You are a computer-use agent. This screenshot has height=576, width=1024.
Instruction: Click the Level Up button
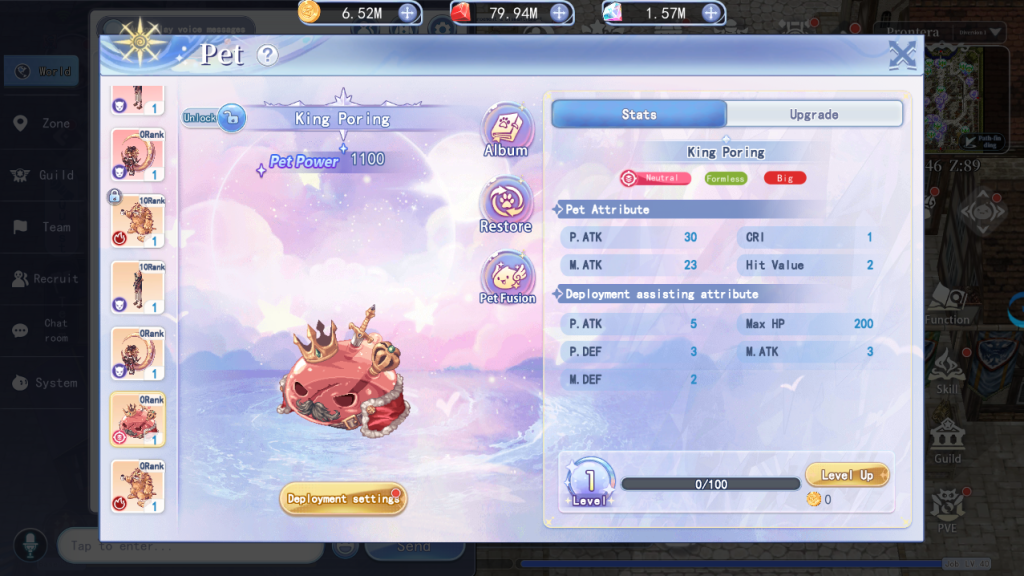tap(846, 476)
